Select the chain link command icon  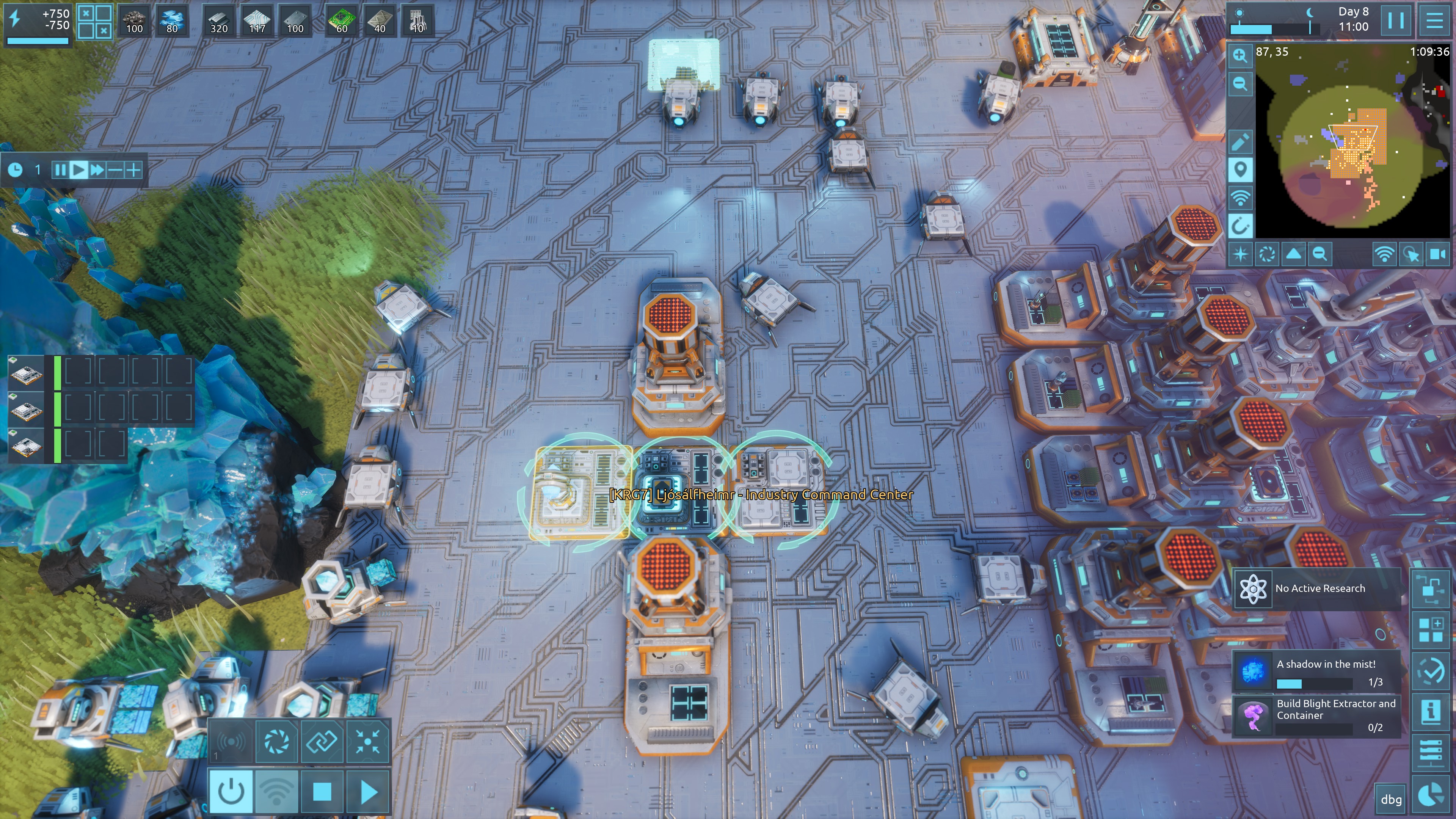[x=322, y=741]
